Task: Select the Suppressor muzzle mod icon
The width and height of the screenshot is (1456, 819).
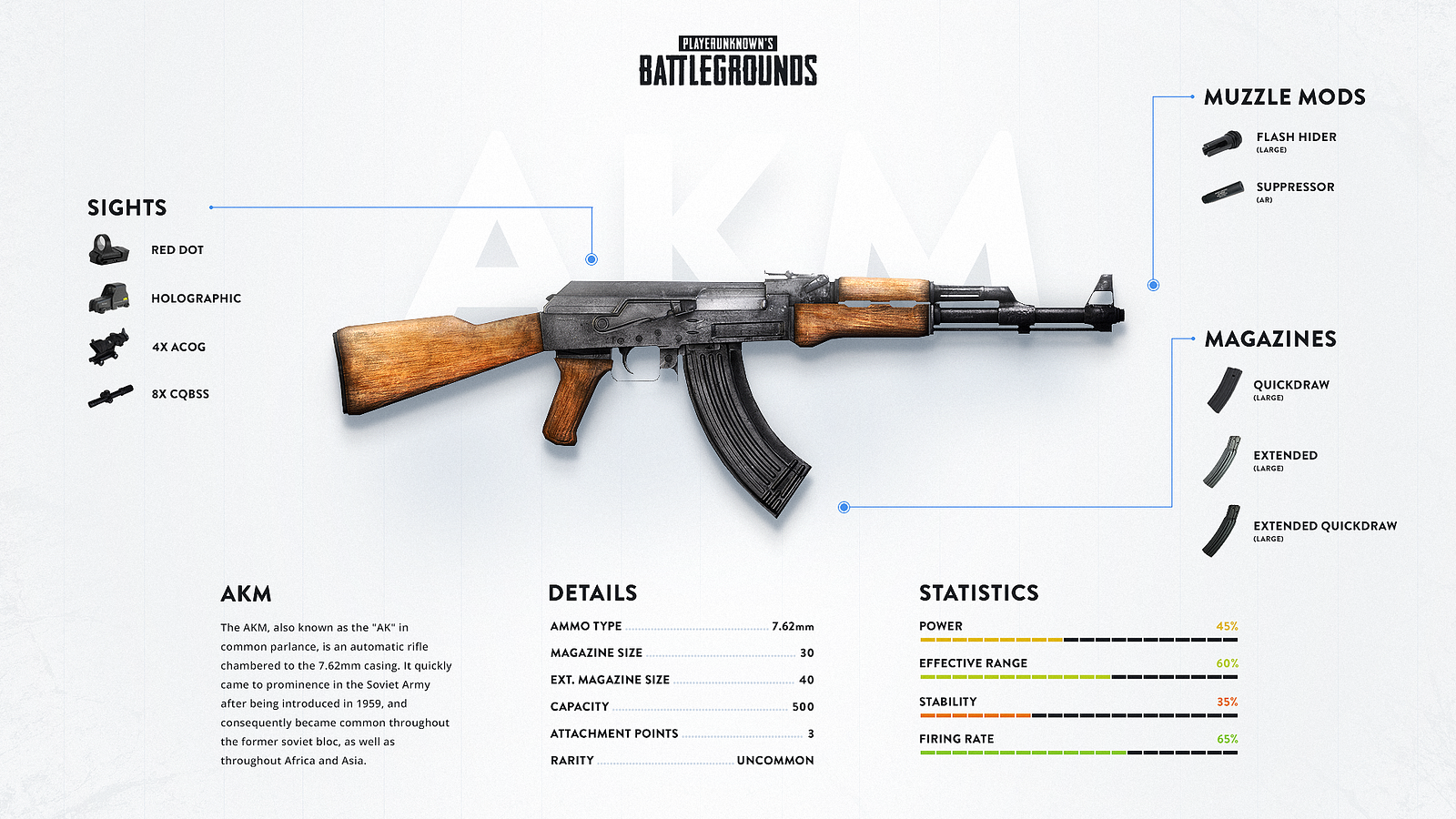Action: [1222, 193]
